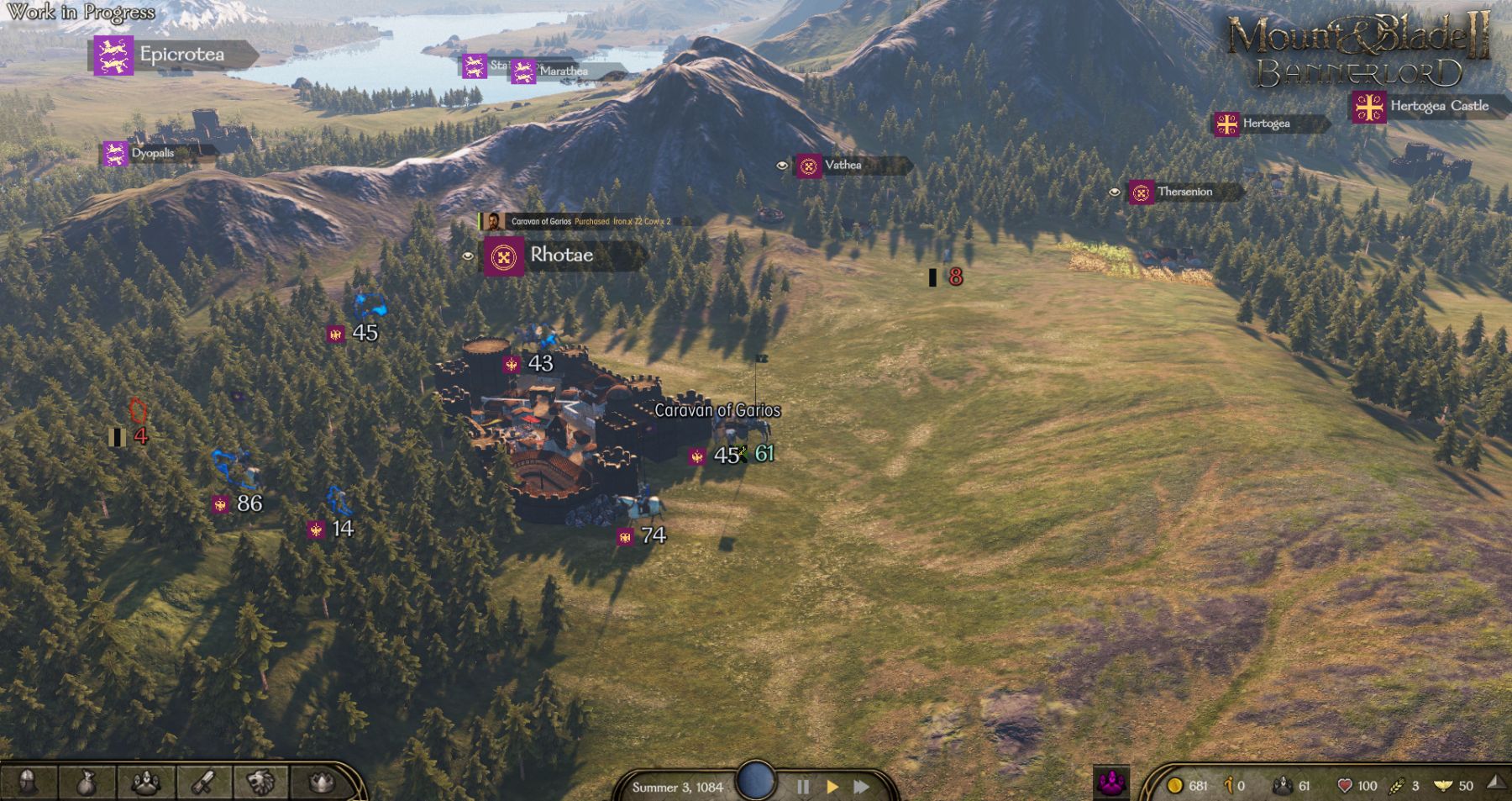Open the inventory sack icon
The height and width of the screenshot is (801, 1512).
[87, 783]
